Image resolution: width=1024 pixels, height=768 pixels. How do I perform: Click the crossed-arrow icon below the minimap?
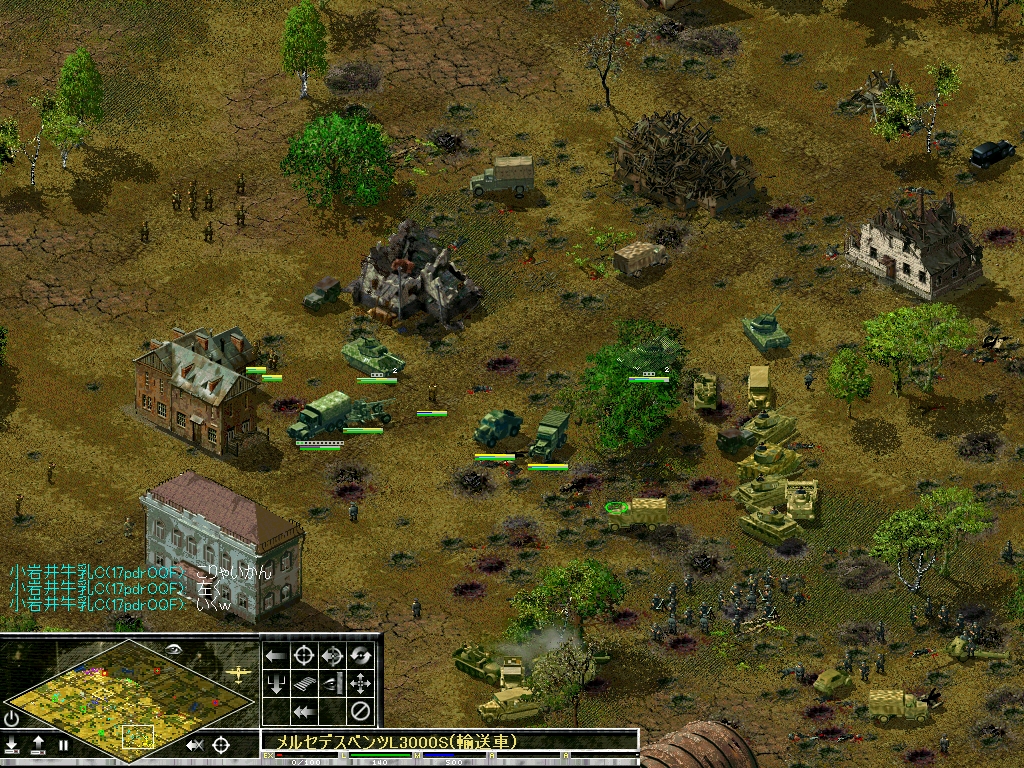point(195,745)
